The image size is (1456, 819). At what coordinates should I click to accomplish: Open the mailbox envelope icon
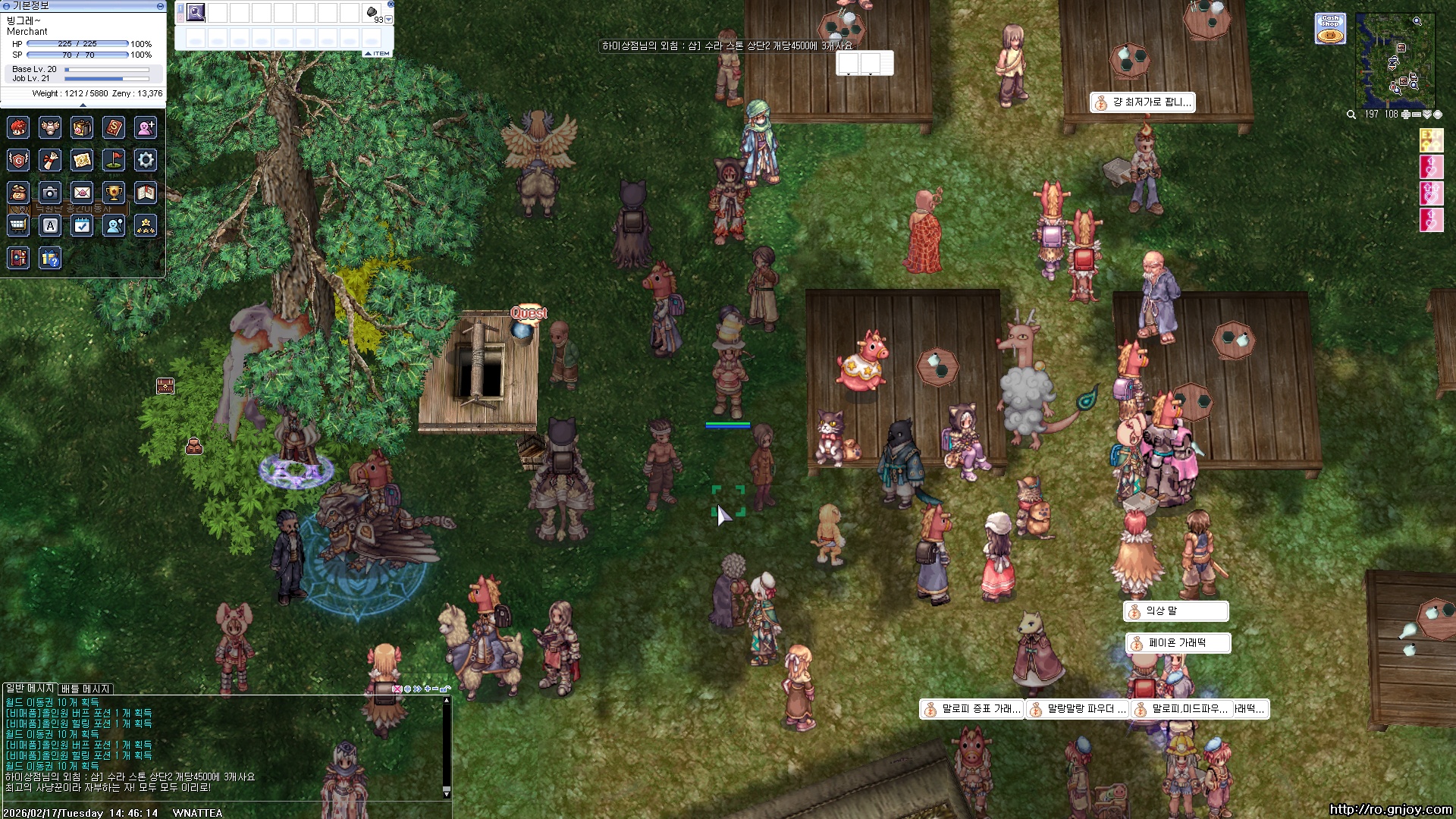point(82,193)
